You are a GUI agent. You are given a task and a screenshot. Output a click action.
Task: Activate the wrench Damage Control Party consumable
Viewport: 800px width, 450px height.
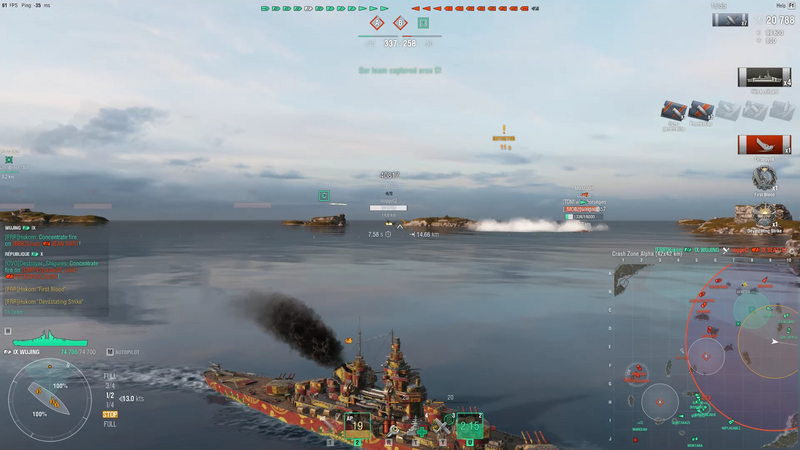point(392,428)
